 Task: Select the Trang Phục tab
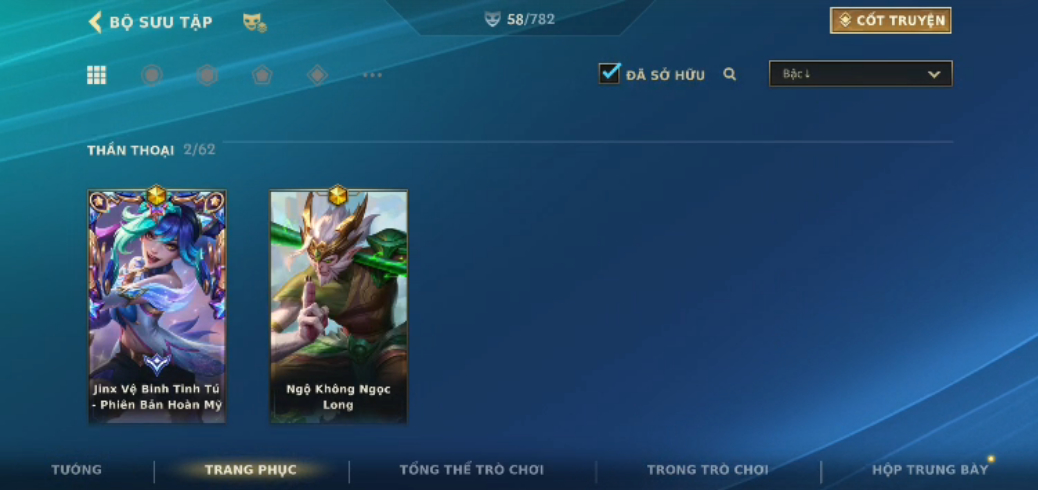pyautogui.click(x=251, y=470)
